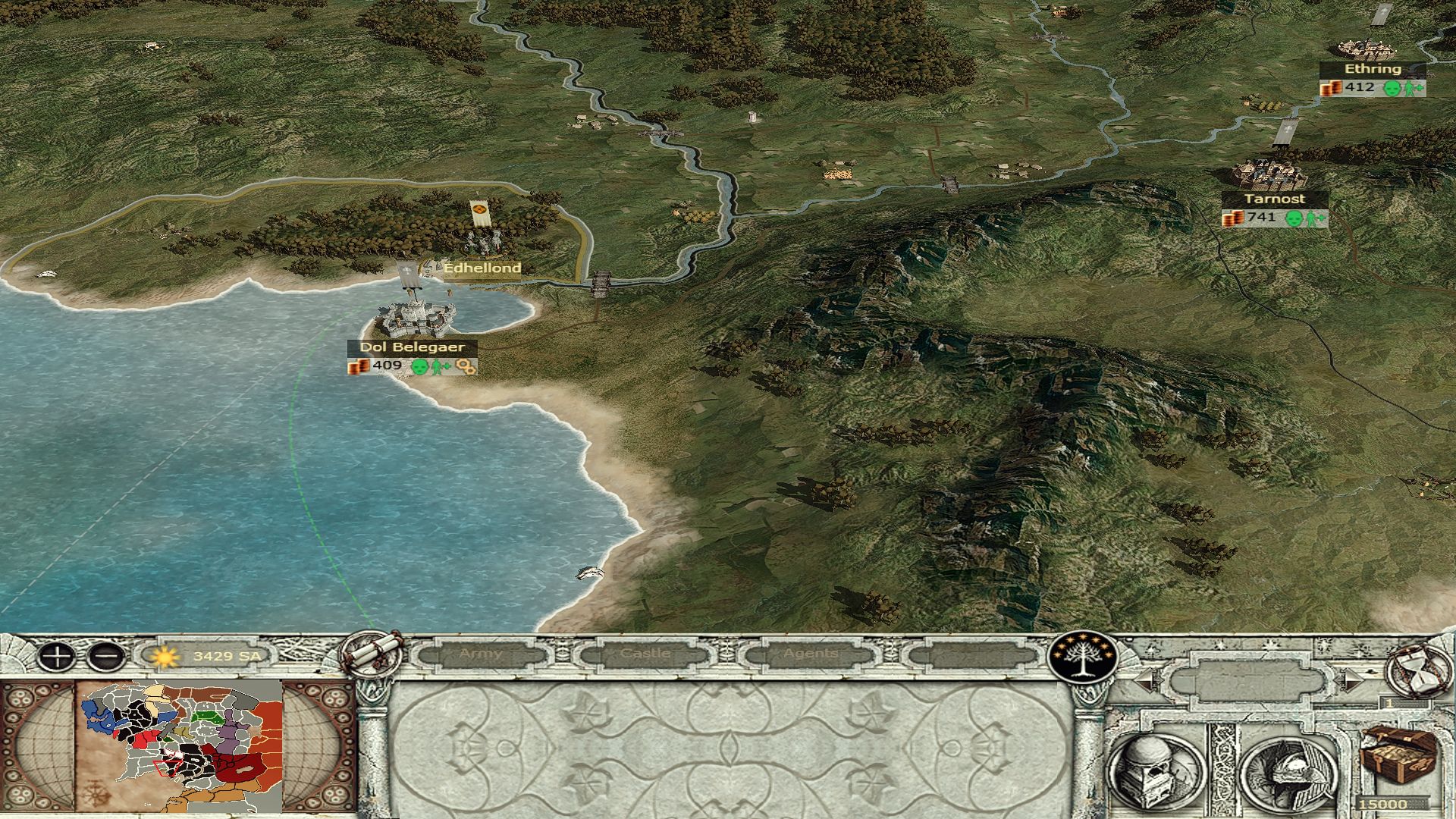1456x819 pixels.
Task: Select the Edhellond settlement label
Action: pyautogui.click(x=482, y=268)
